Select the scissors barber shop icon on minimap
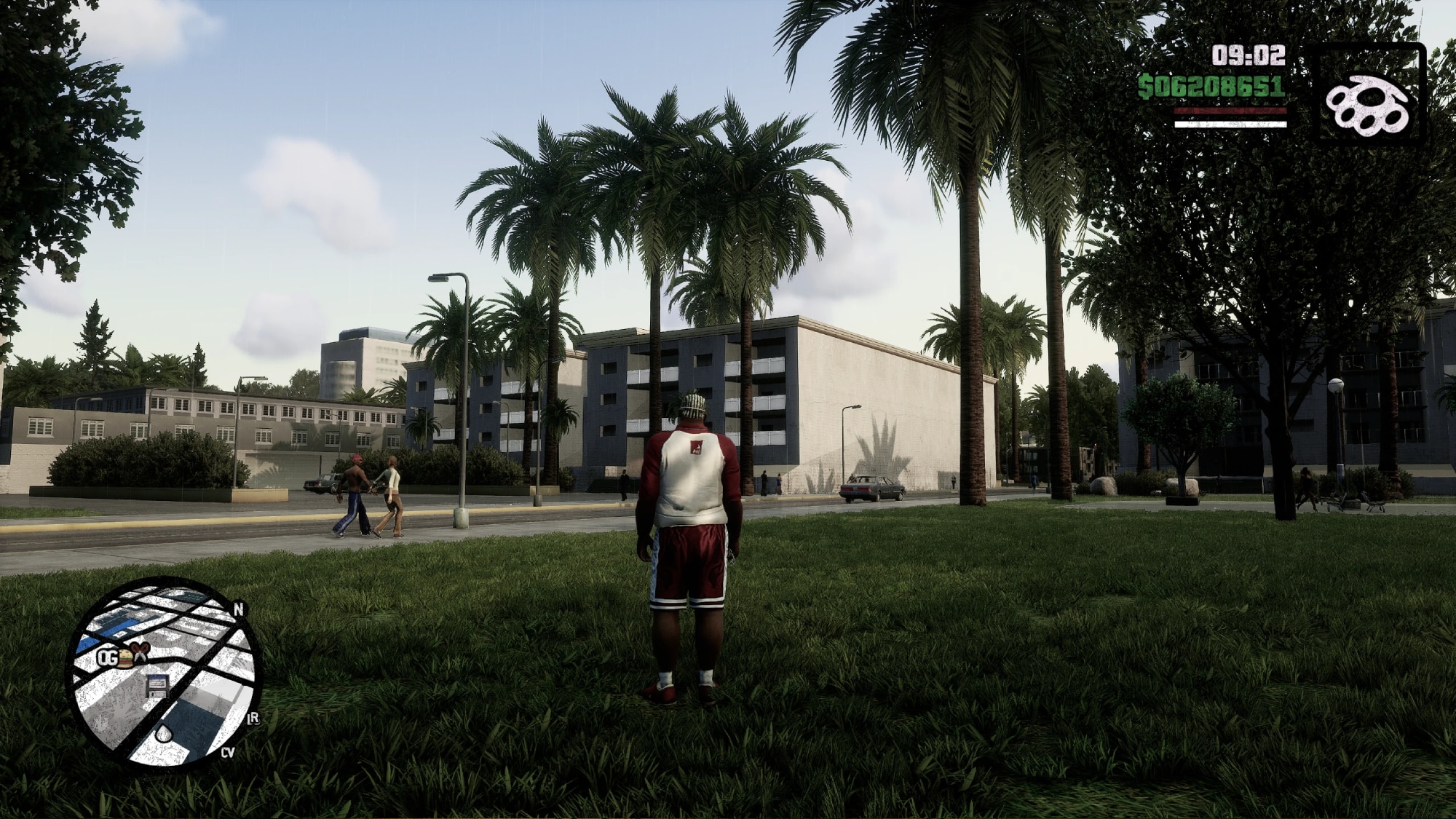The image size is (1456, 819). tap(141, 652)
